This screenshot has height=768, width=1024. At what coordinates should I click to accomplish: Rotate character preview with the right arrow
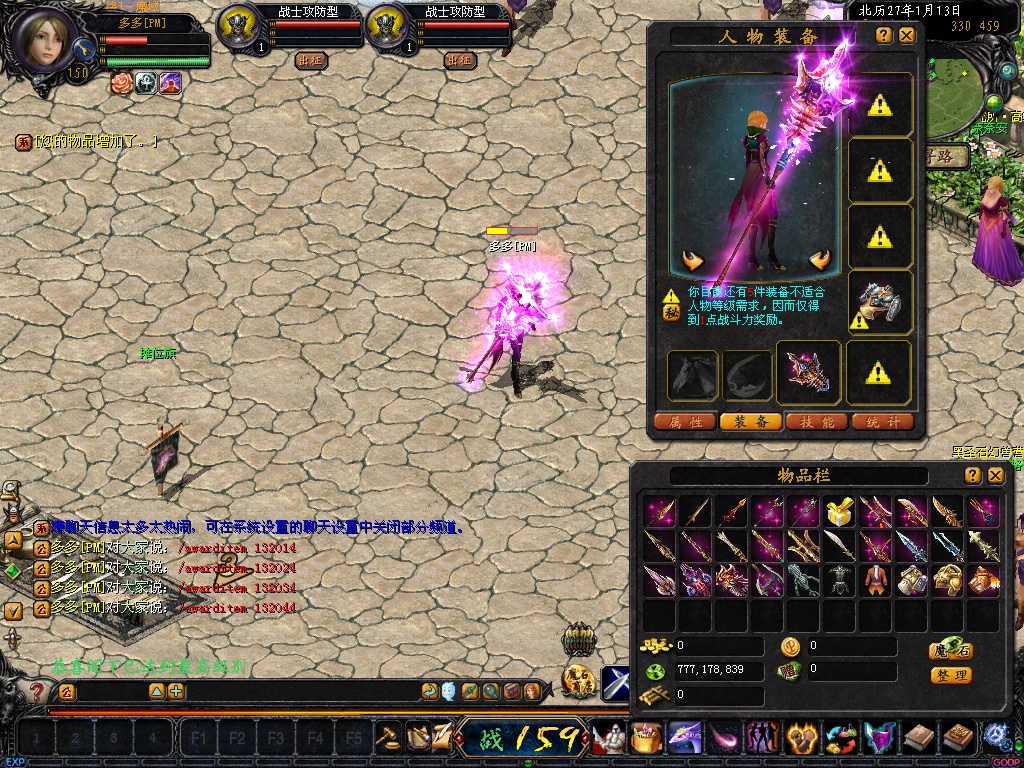pyautogui.click(x=821, y=261)
